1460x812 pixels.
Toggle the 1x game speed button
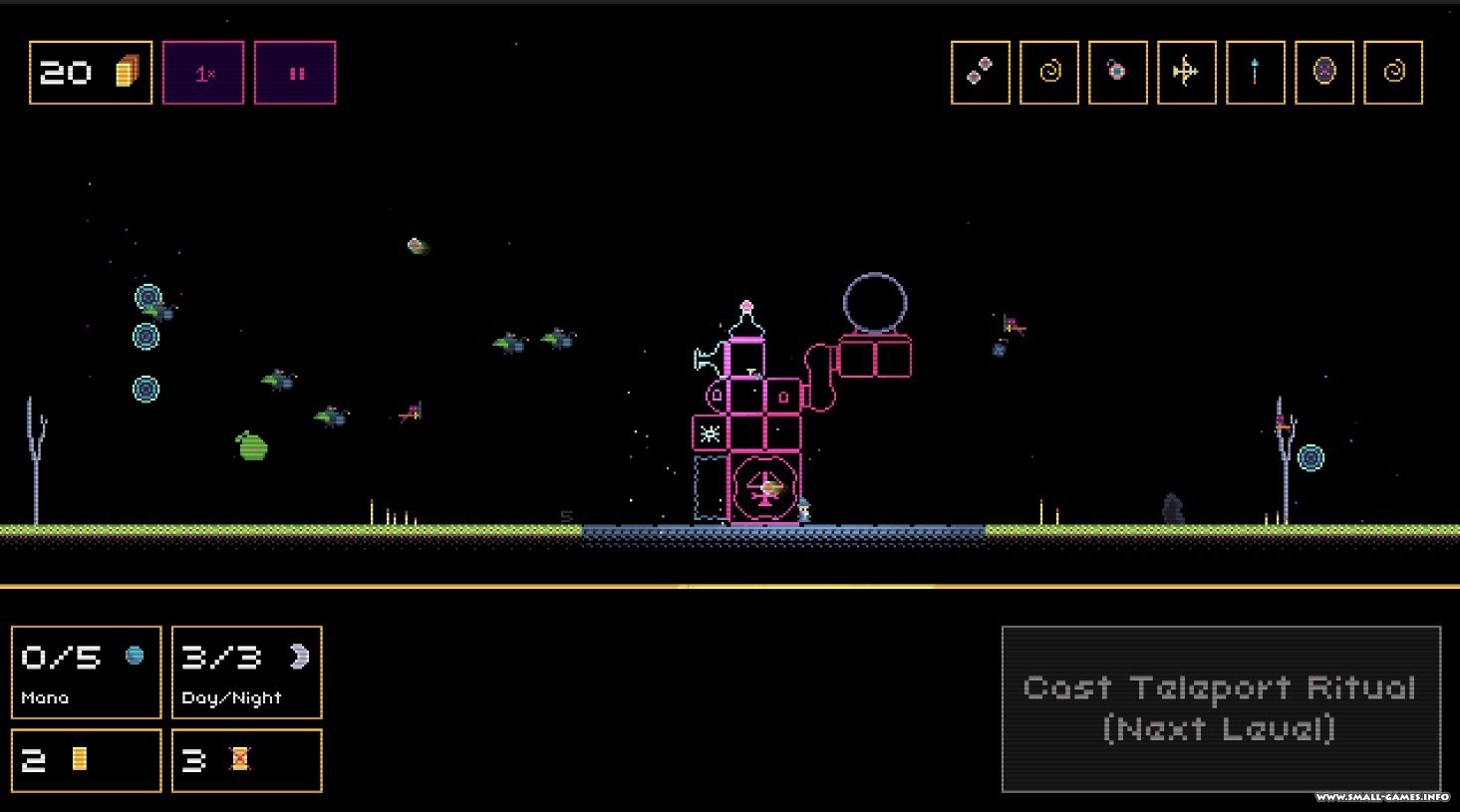point(203,73)
